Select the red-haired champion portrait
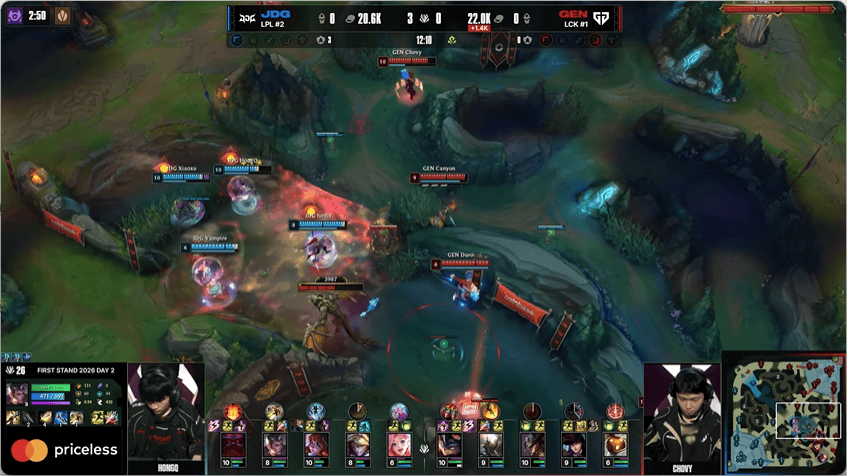The height and width of the screenshot is (476, 847). click(315, 444)
